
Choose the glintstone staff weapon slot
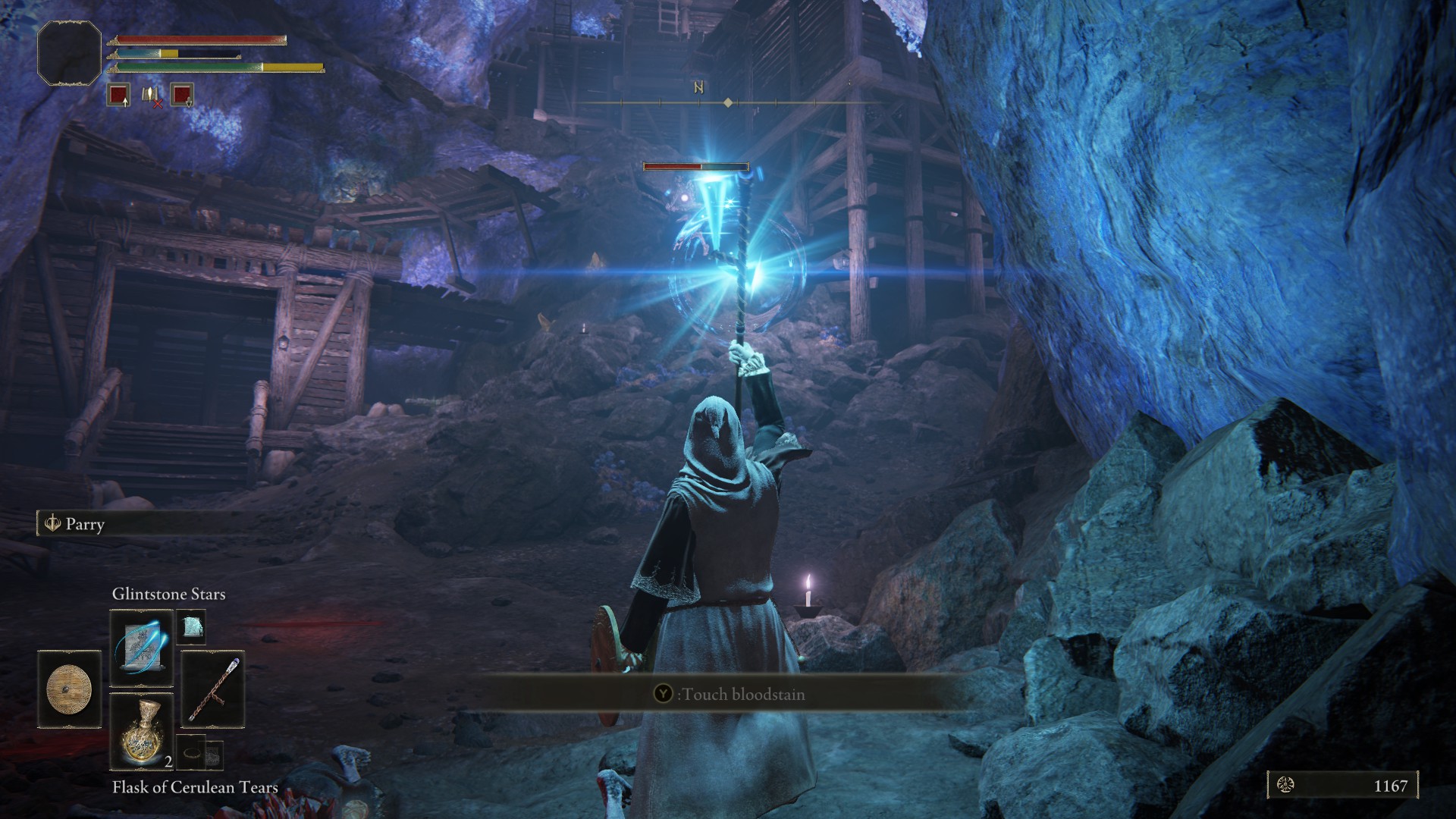214,689
